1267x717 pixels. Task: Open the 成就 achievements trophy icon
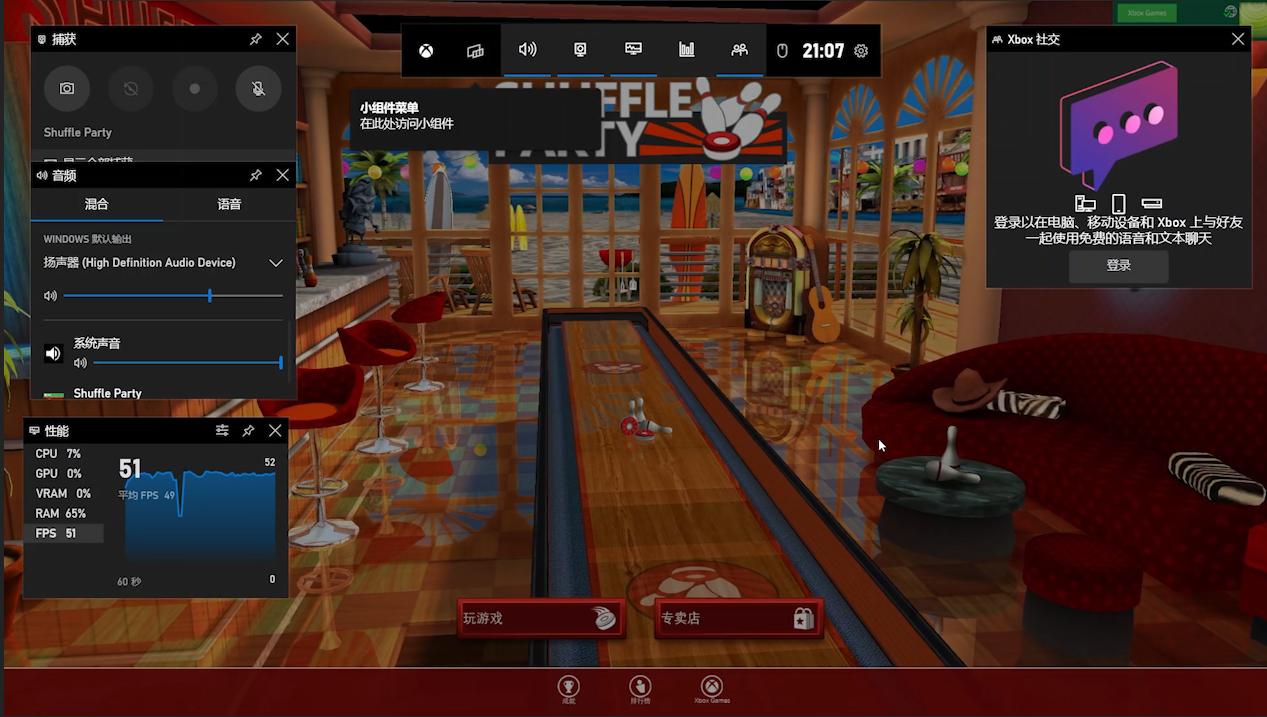[x=568, y=687]
